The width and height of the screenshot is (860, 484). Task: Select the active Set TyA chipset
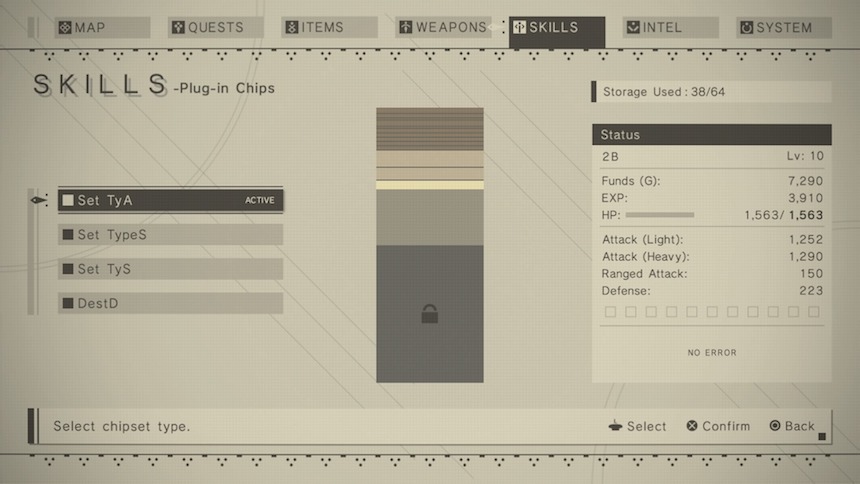(x=170, y=200)
